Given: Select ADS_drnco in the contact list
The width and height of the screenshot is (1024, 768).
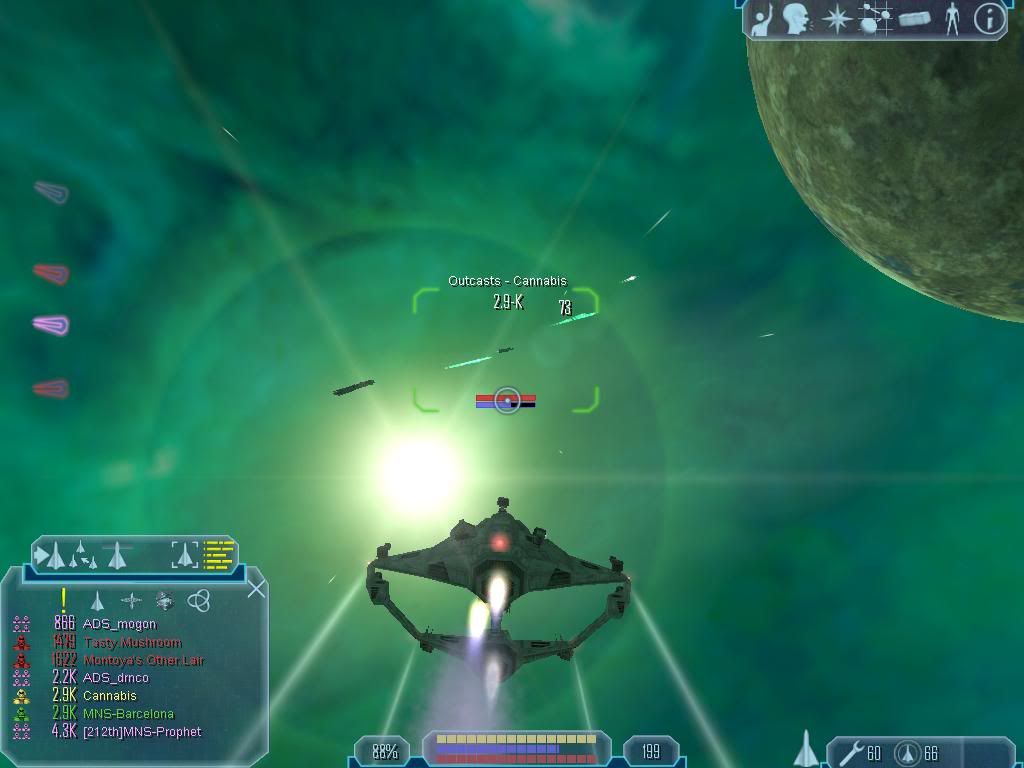Looking at the screenshot, I should click(117, 678).
